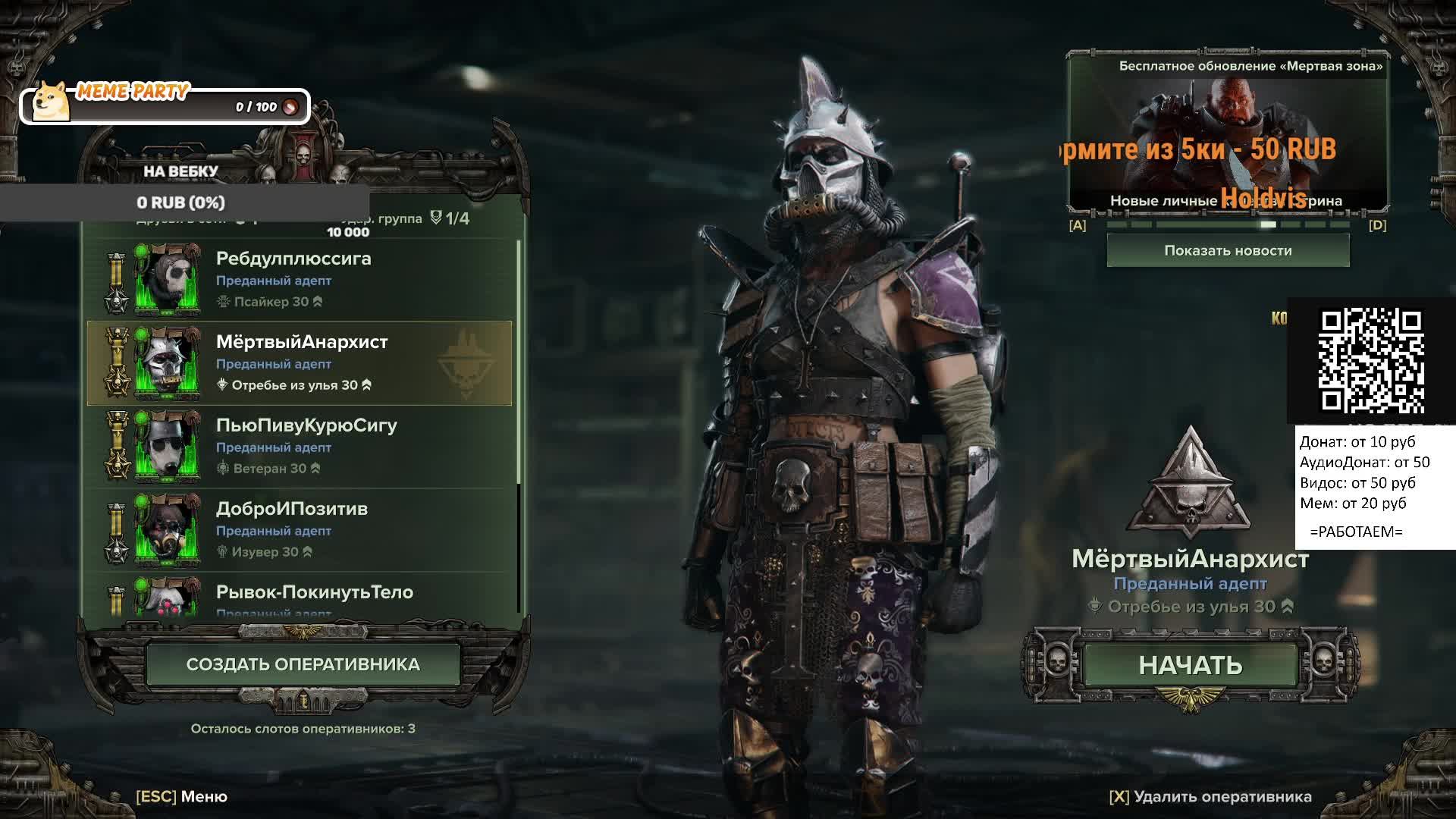Click Удалить оперативника option
The image size is (1456, 819).
tap(1210, 796)
